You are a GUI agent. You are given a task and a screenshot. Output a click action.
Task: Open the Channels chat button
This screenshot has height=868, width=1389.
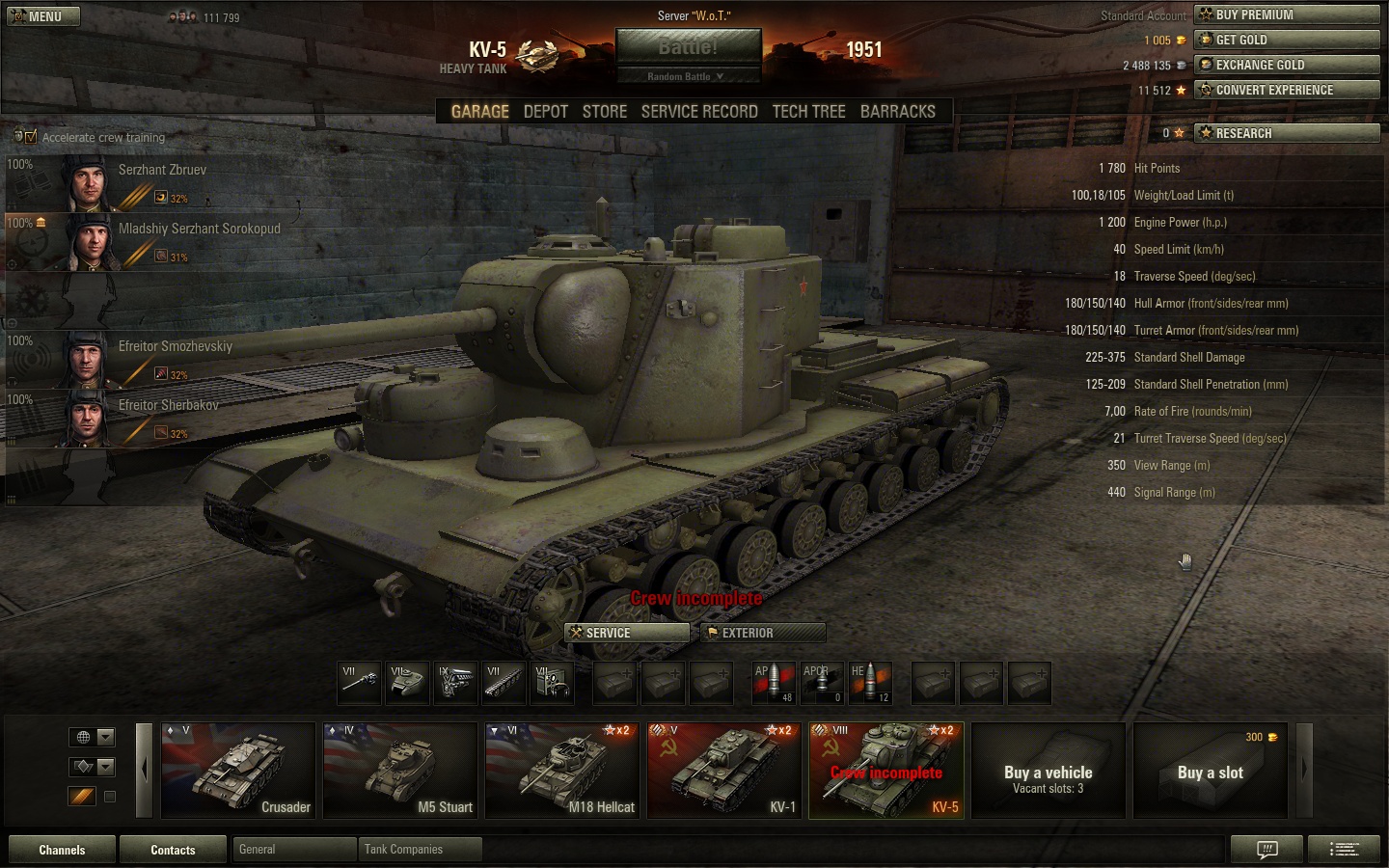coord(62,850)
